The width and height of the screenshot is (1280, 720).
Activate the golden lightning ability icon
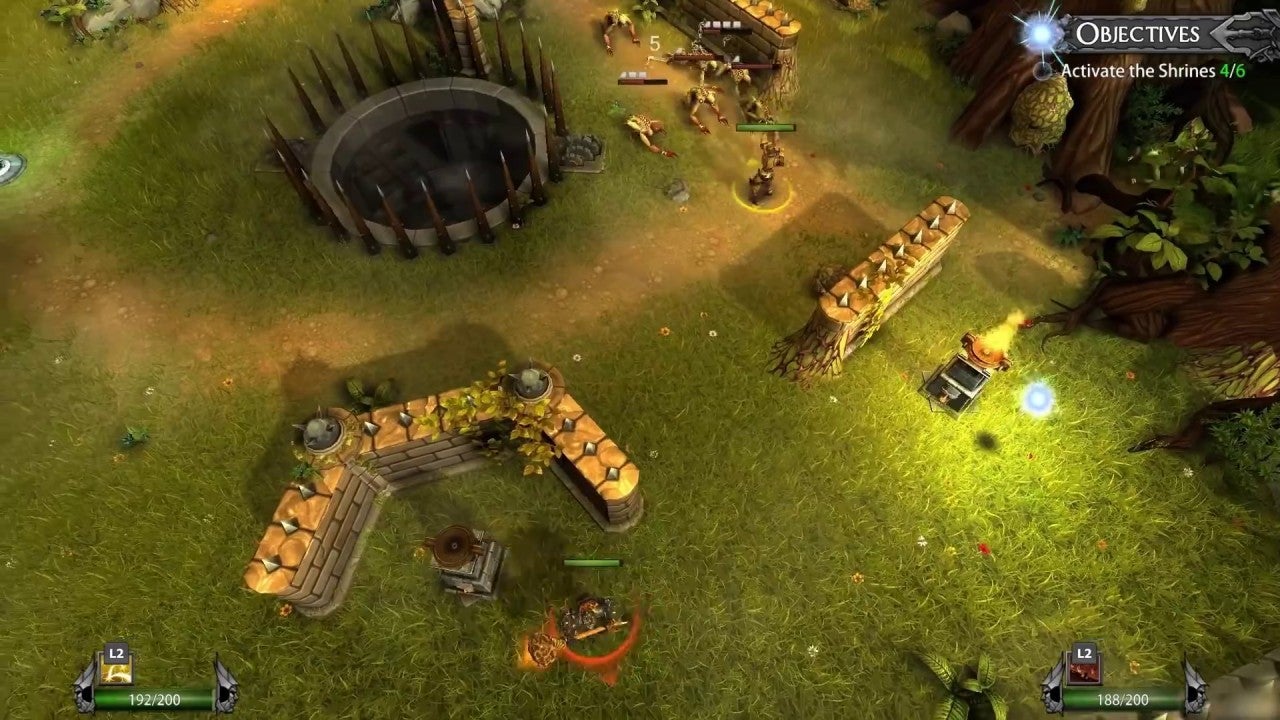pyautogui.click(x=117, y=671)
